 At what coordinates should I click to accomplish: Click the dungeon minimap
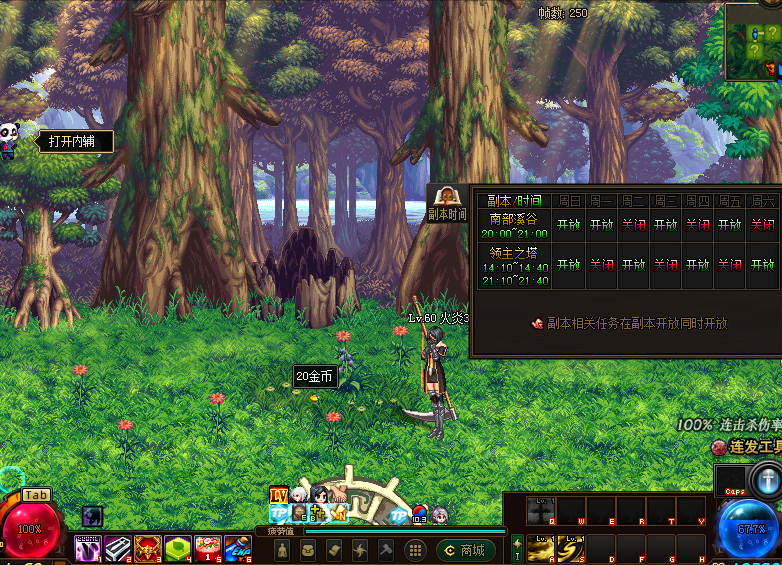tap(754, 42)
